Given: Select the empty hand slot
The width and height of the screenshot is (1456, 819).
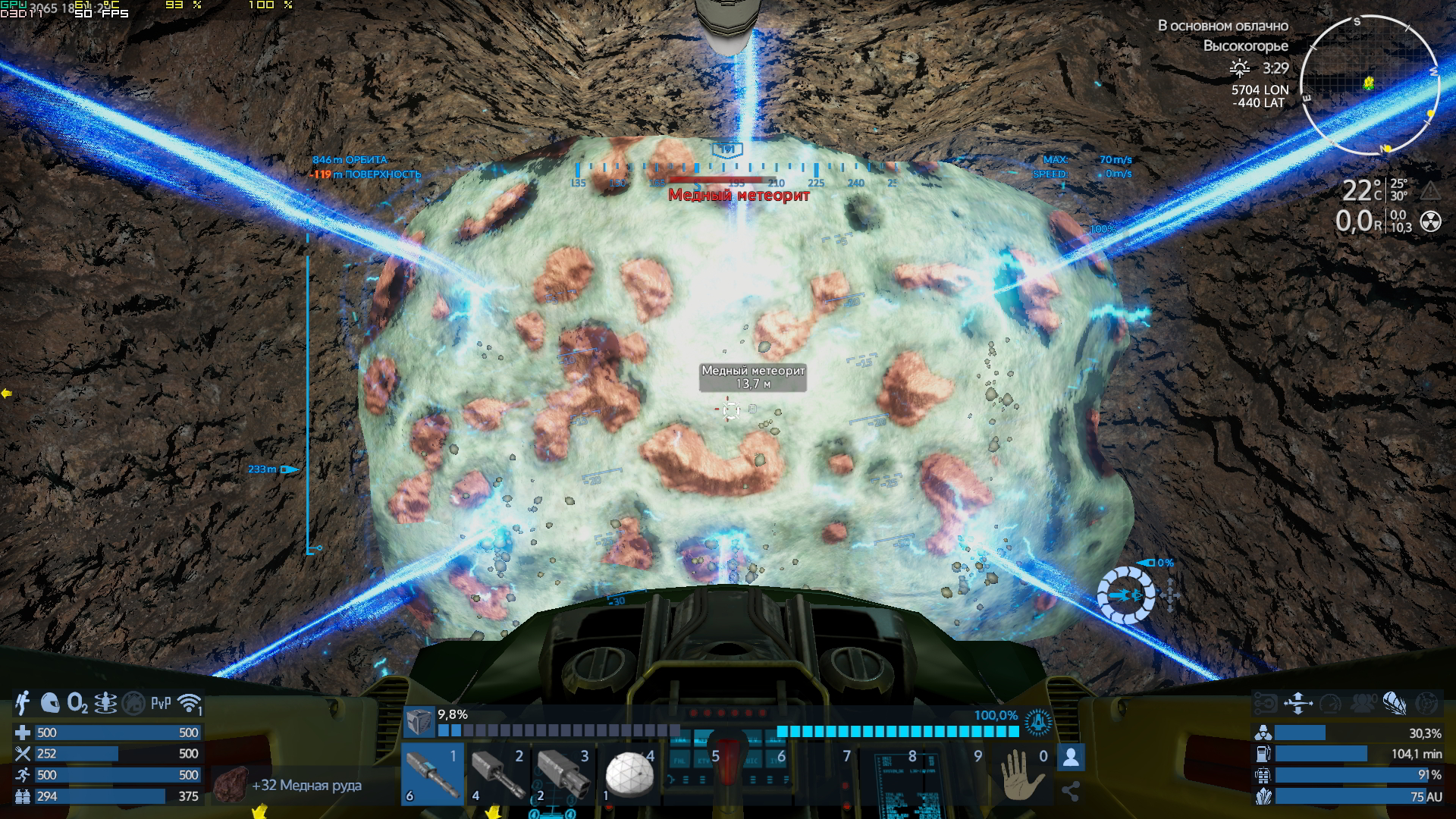Looking at the screenshot, I should [x=1024, y=774].
